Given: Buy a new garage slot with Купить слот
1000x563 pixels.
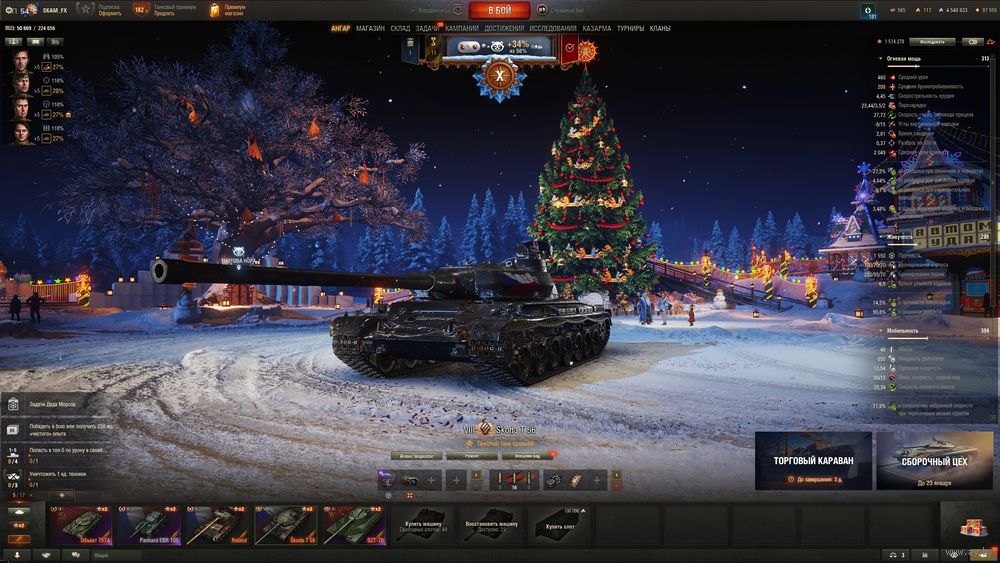Looking at the screenshot, I should pos(561,525).
